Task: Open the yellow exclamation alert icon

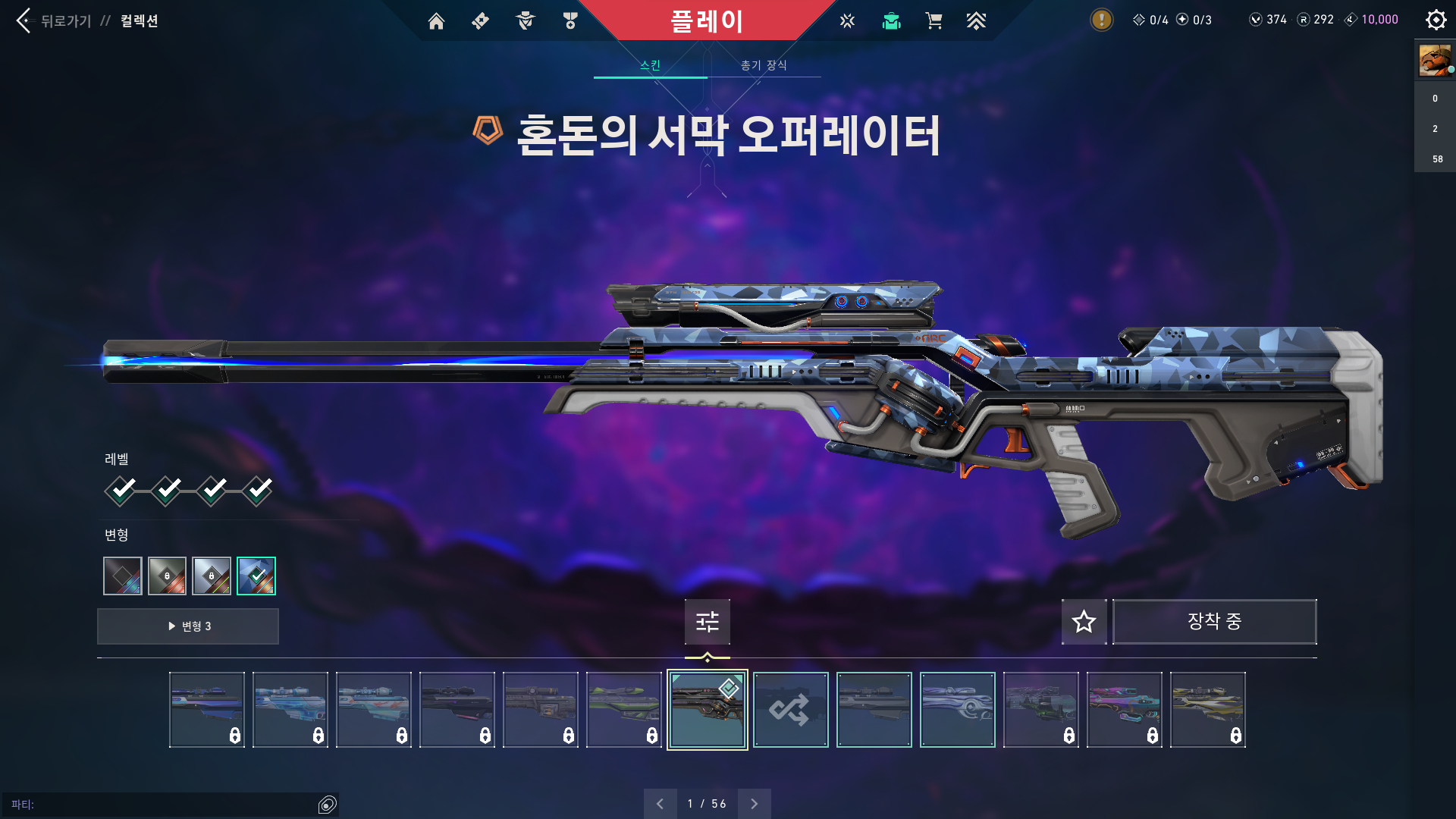Action: tap(1101, 20)
